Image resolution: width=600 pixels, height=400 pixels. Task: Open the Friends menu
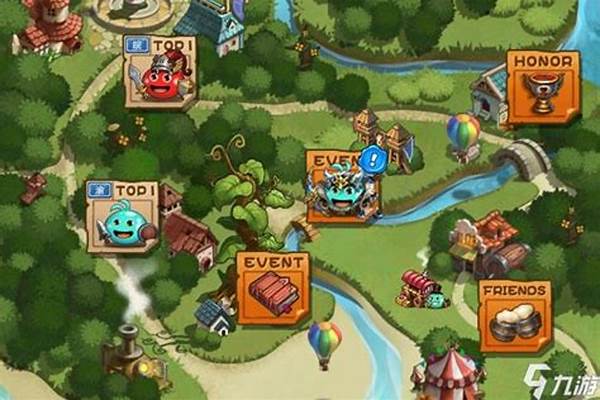pos(515,314)
